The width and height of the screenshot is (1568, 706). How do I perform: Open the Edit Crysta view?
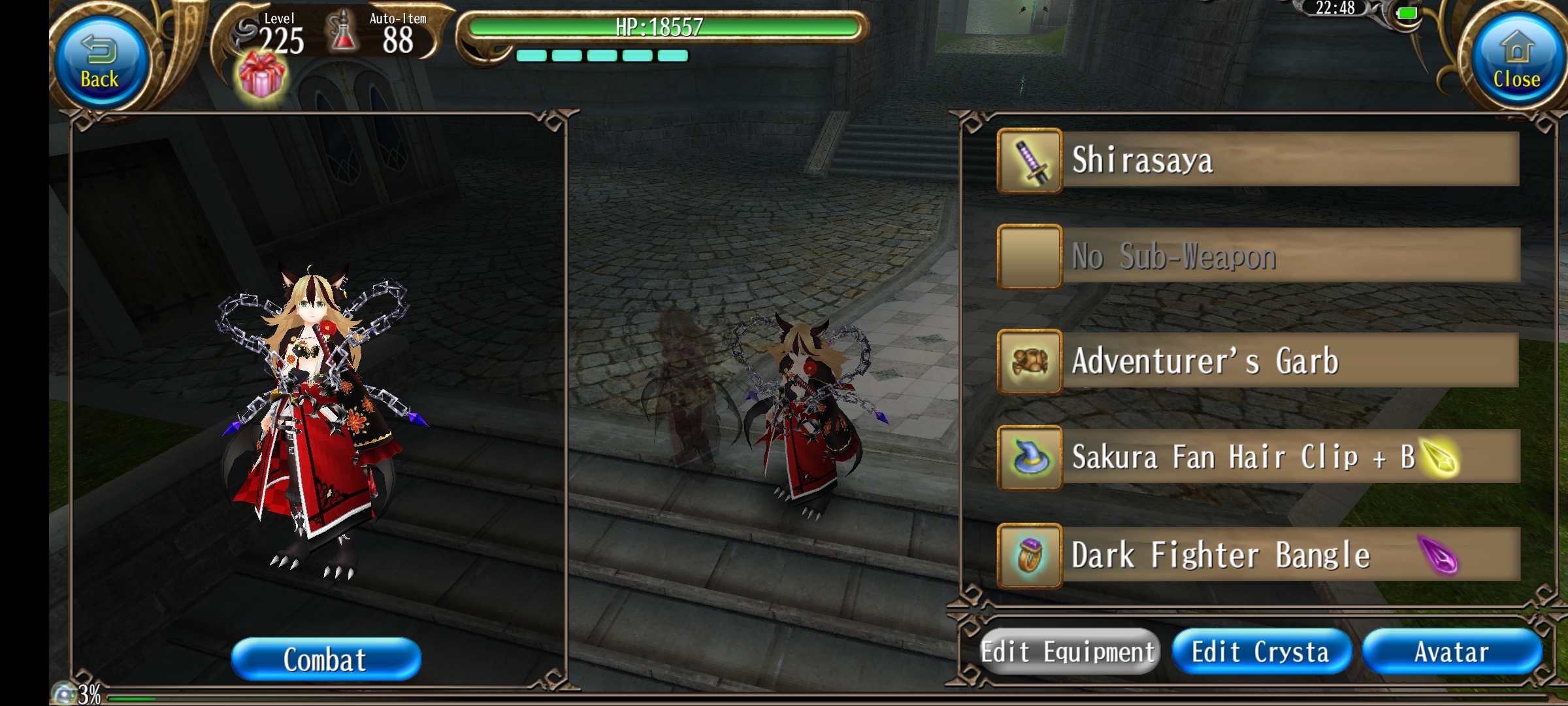click(1261, 652)
